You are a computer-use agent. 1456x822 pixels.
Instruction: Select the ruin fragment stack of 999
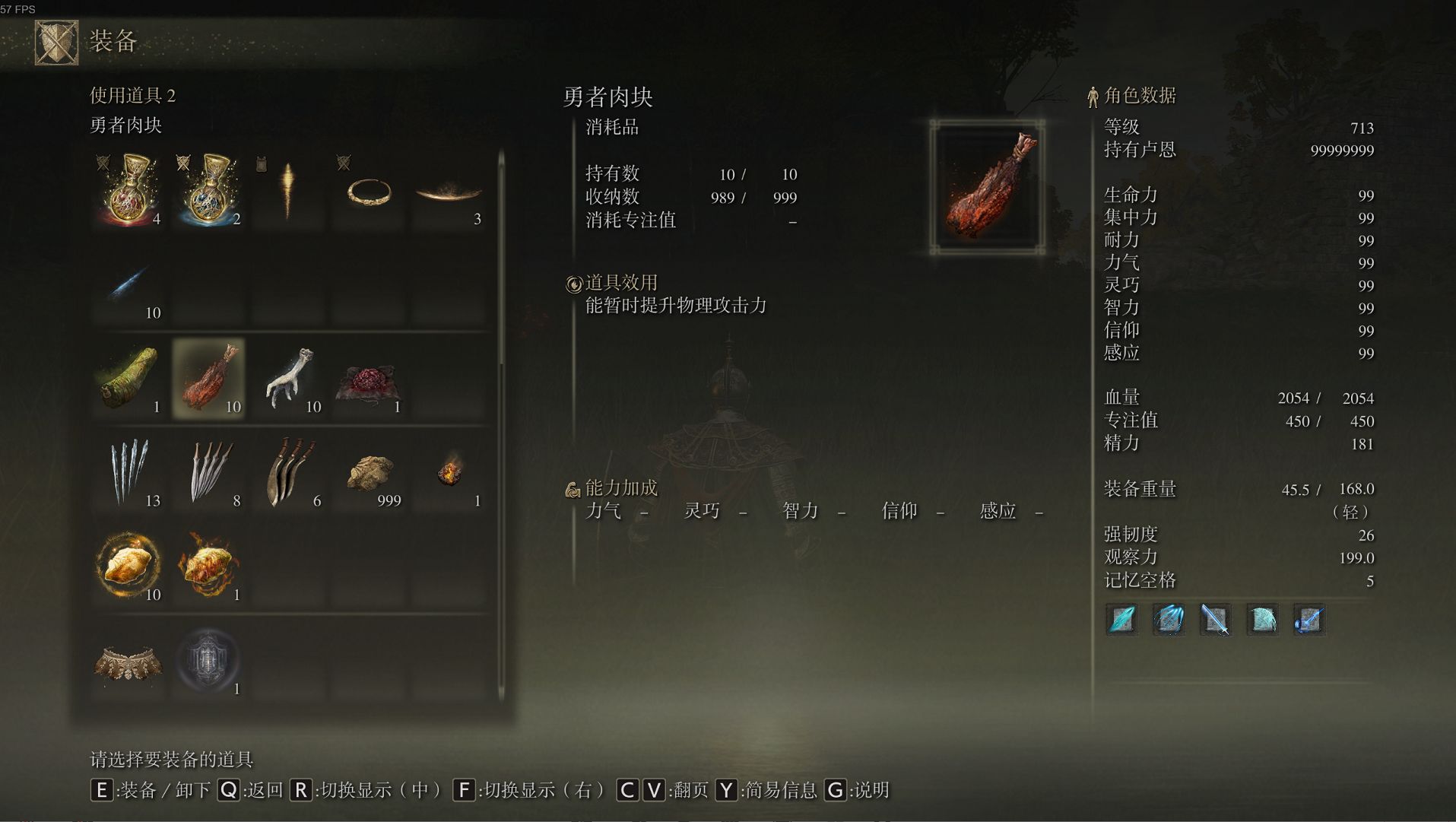point(370,472)
